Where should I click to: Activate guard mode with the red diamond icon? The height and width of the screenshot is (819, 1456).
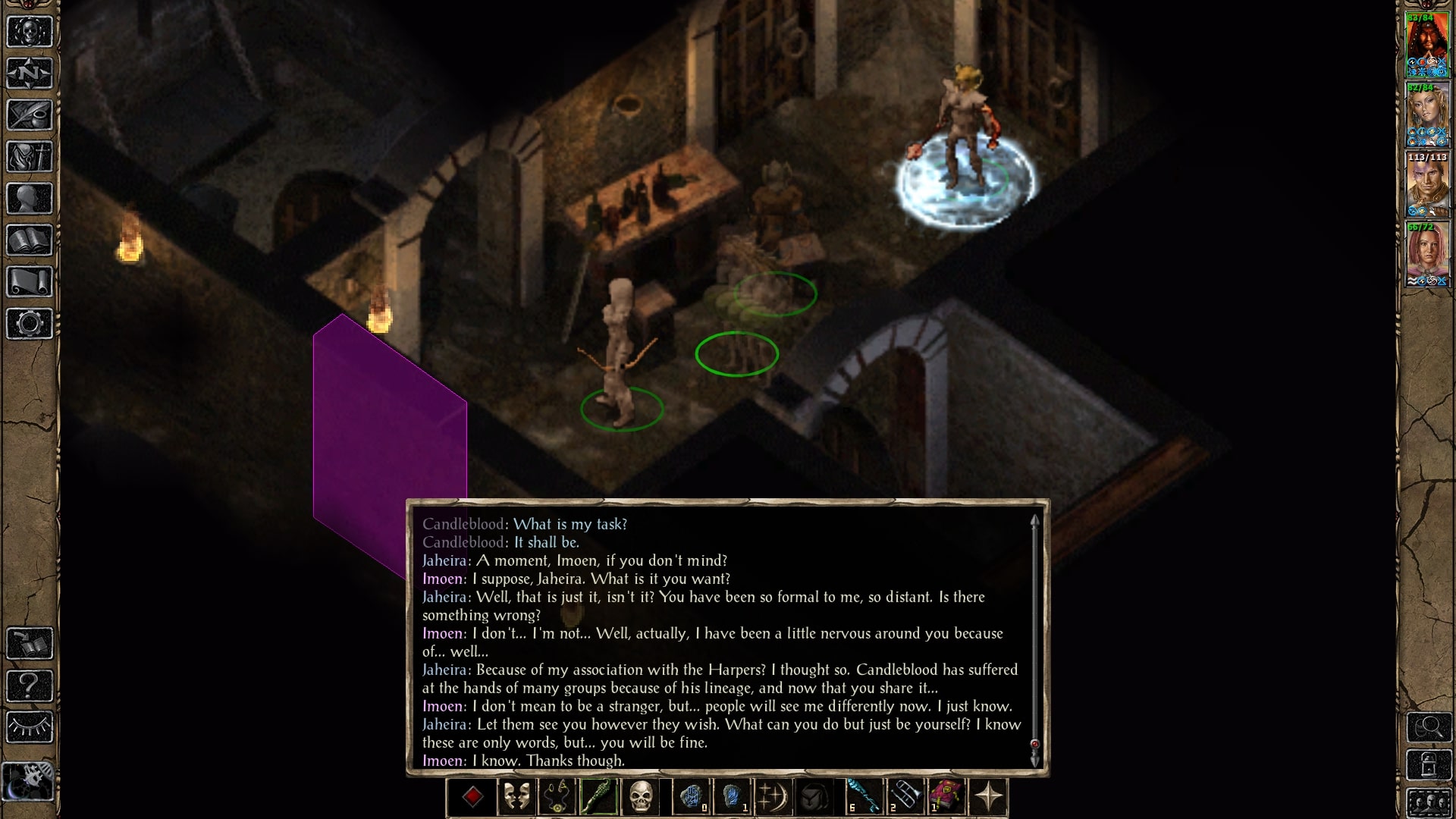point(473,795)
